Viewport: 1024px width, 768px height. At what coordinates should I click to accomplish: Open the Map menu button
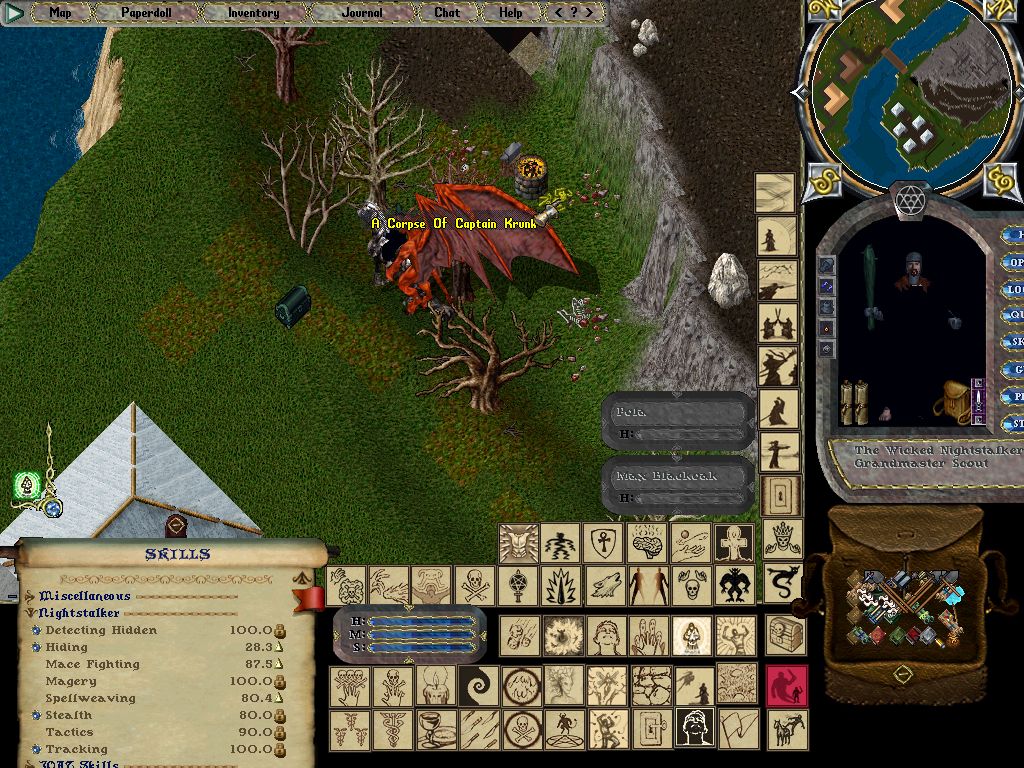[60, 13]
